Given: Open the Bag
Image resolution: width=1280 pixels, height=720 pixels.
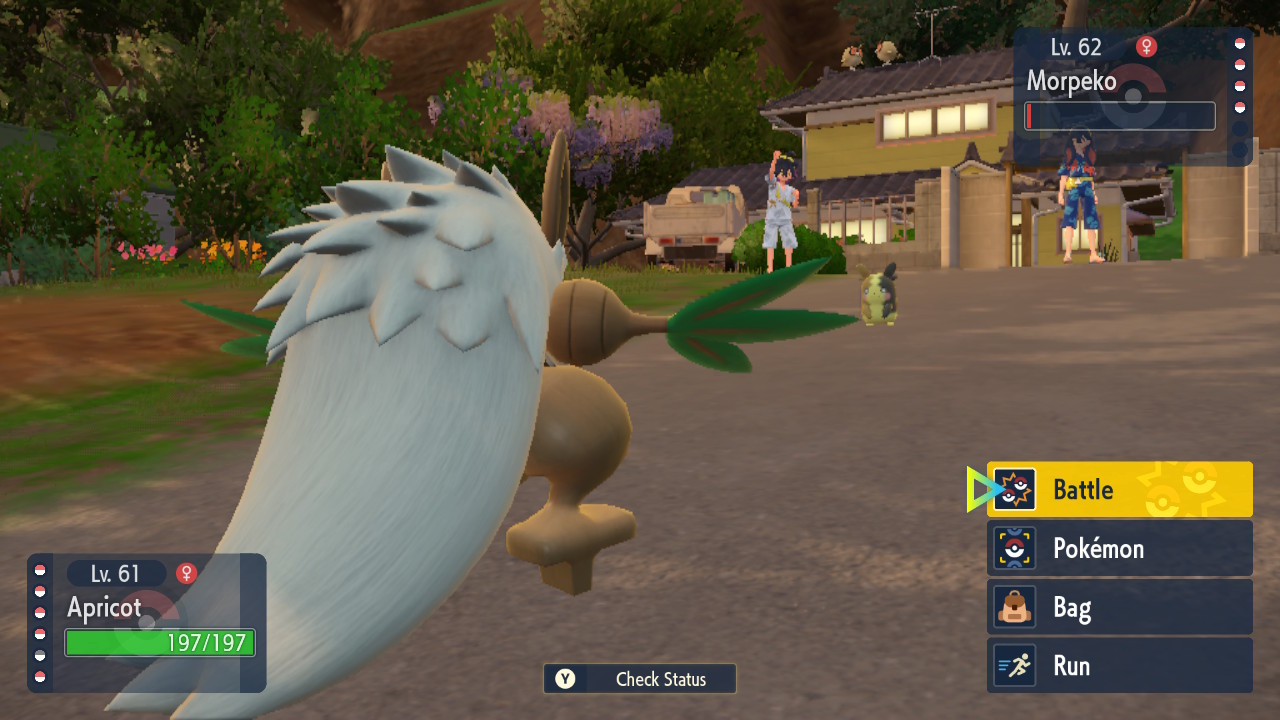Looking at the screenshot, I should pos(1119,607).
